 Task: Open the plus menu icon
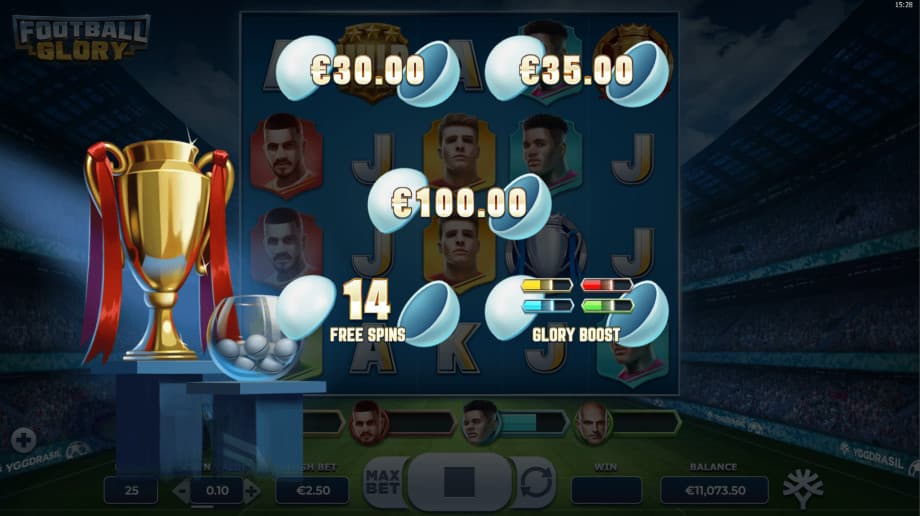[24, 441]
